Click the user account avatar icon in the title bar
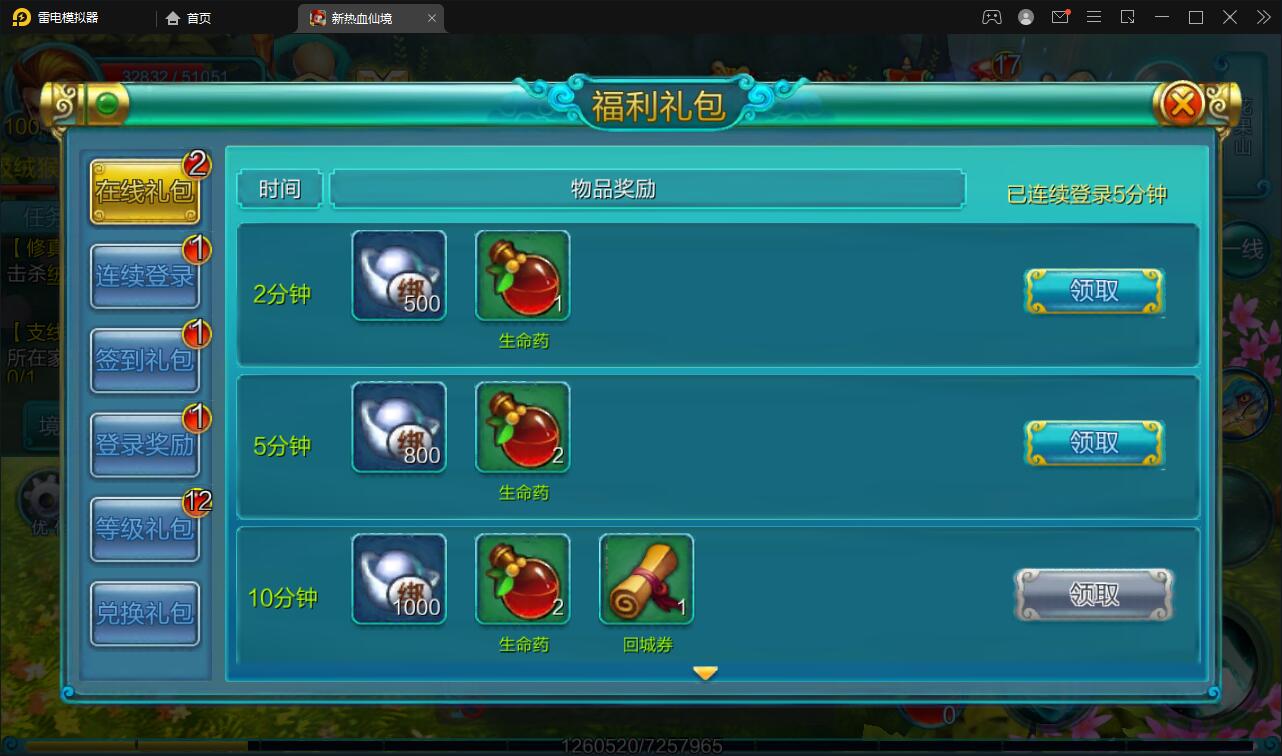Image resolution: width=1282 pixels, height=756 pixels. click(1025, 17)
